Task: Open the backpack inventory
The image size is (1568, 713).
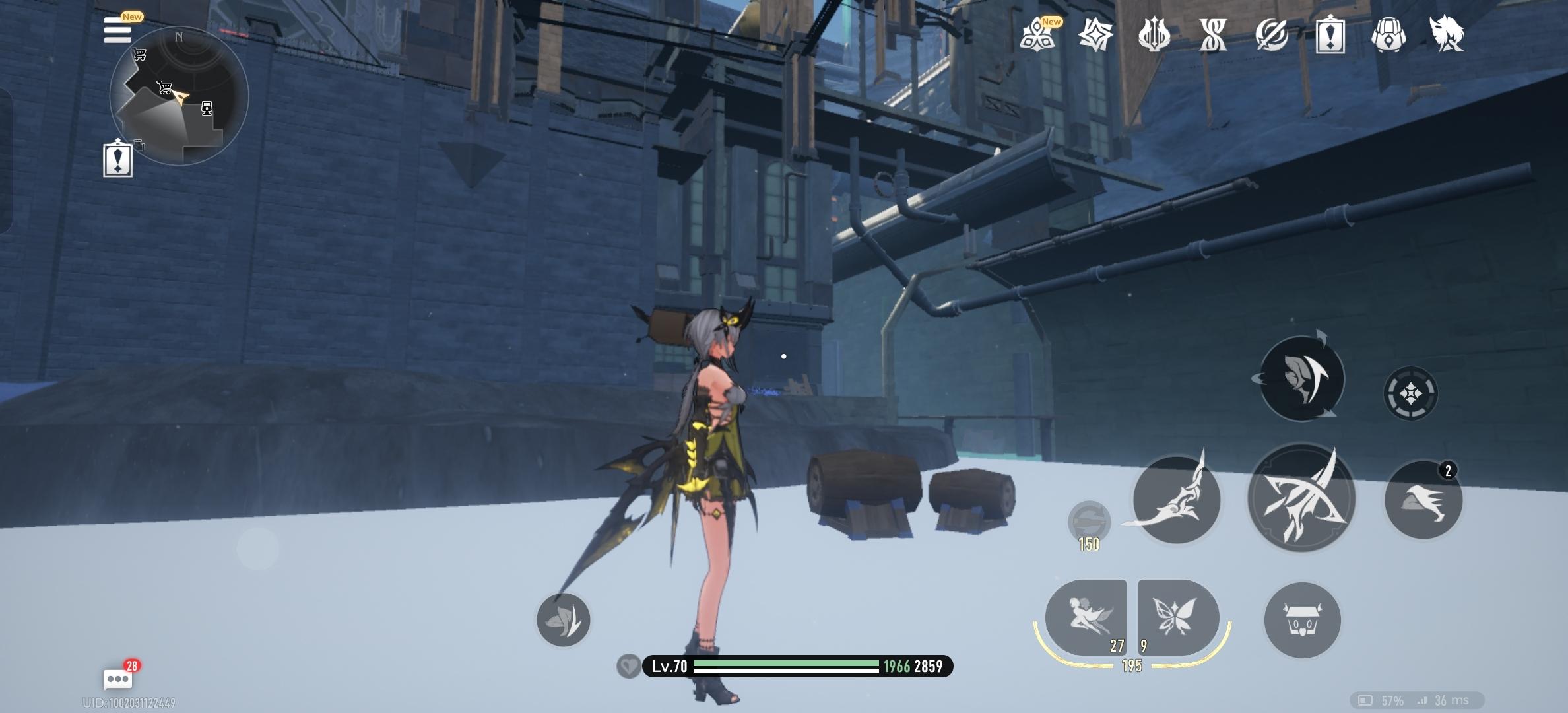Action: pos(1388,34)
